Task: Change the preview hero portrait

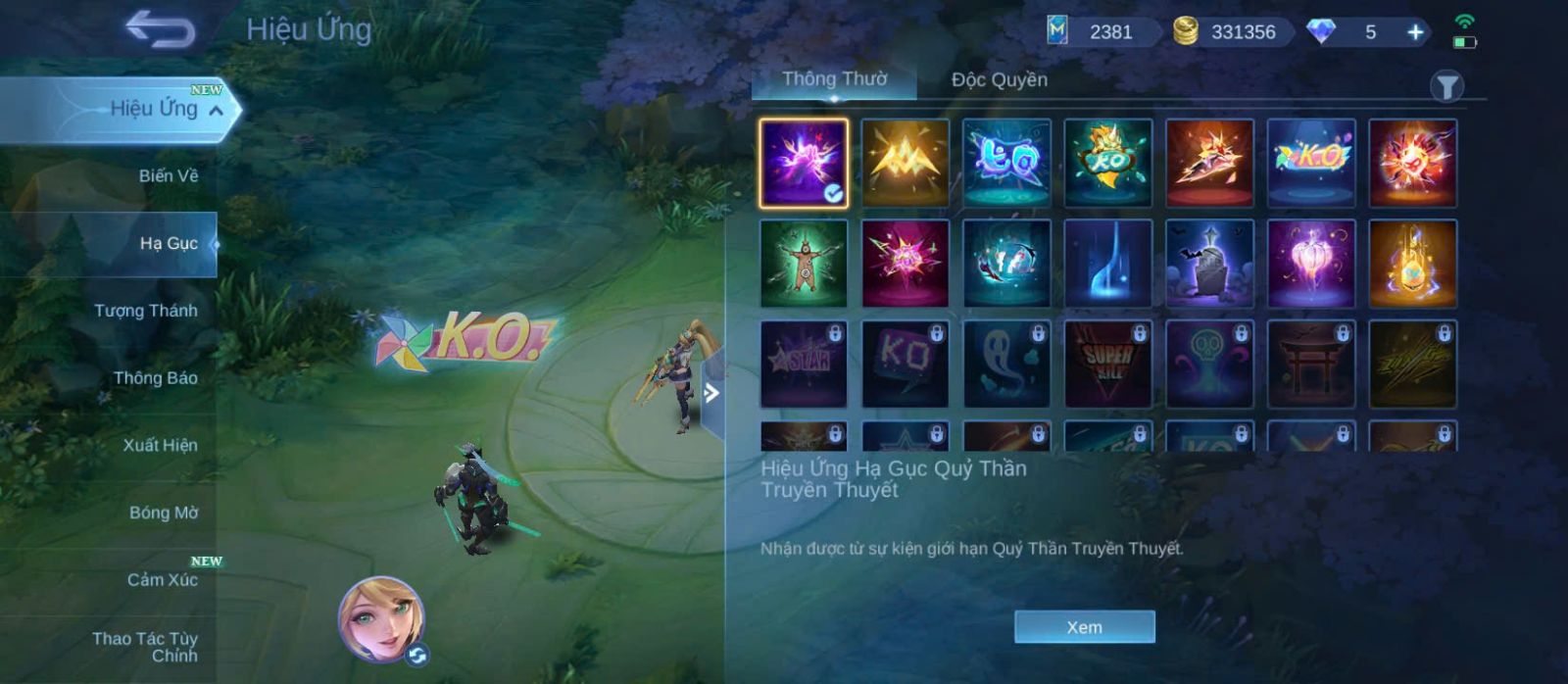Action: (x=381, y=617)
